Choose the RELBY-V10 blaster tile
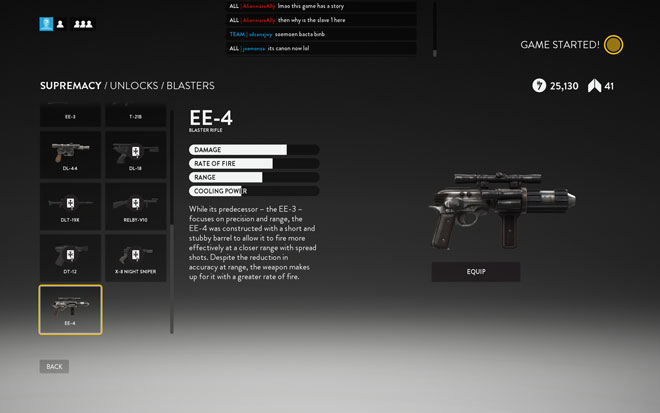The image size is (660, 413). pyautogui.click(x=136, y=206)
